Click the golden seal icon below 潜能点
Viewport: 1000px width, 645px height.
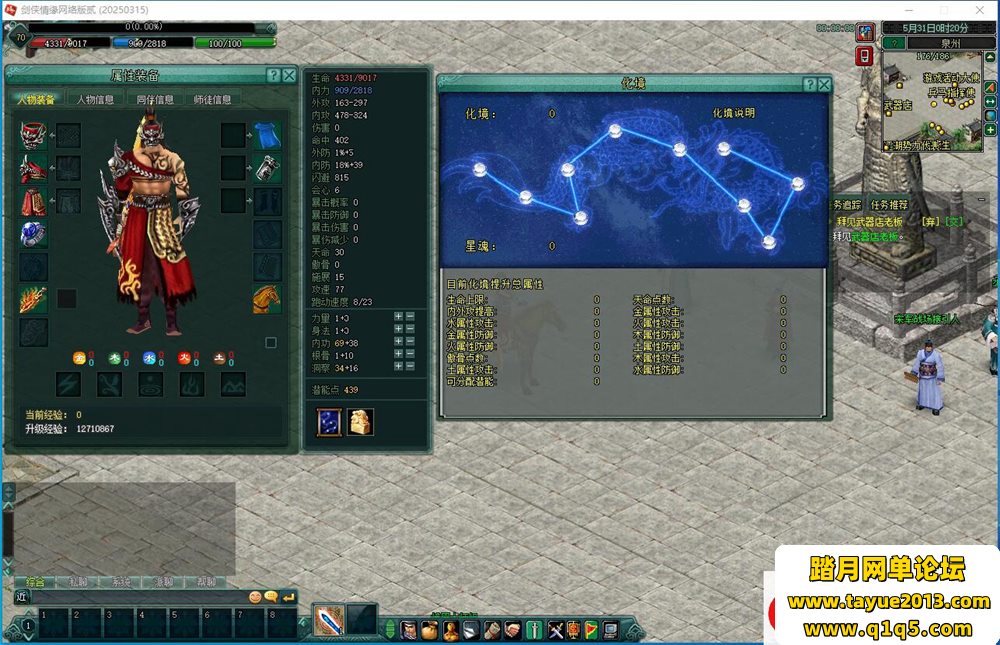pos(360,422)
